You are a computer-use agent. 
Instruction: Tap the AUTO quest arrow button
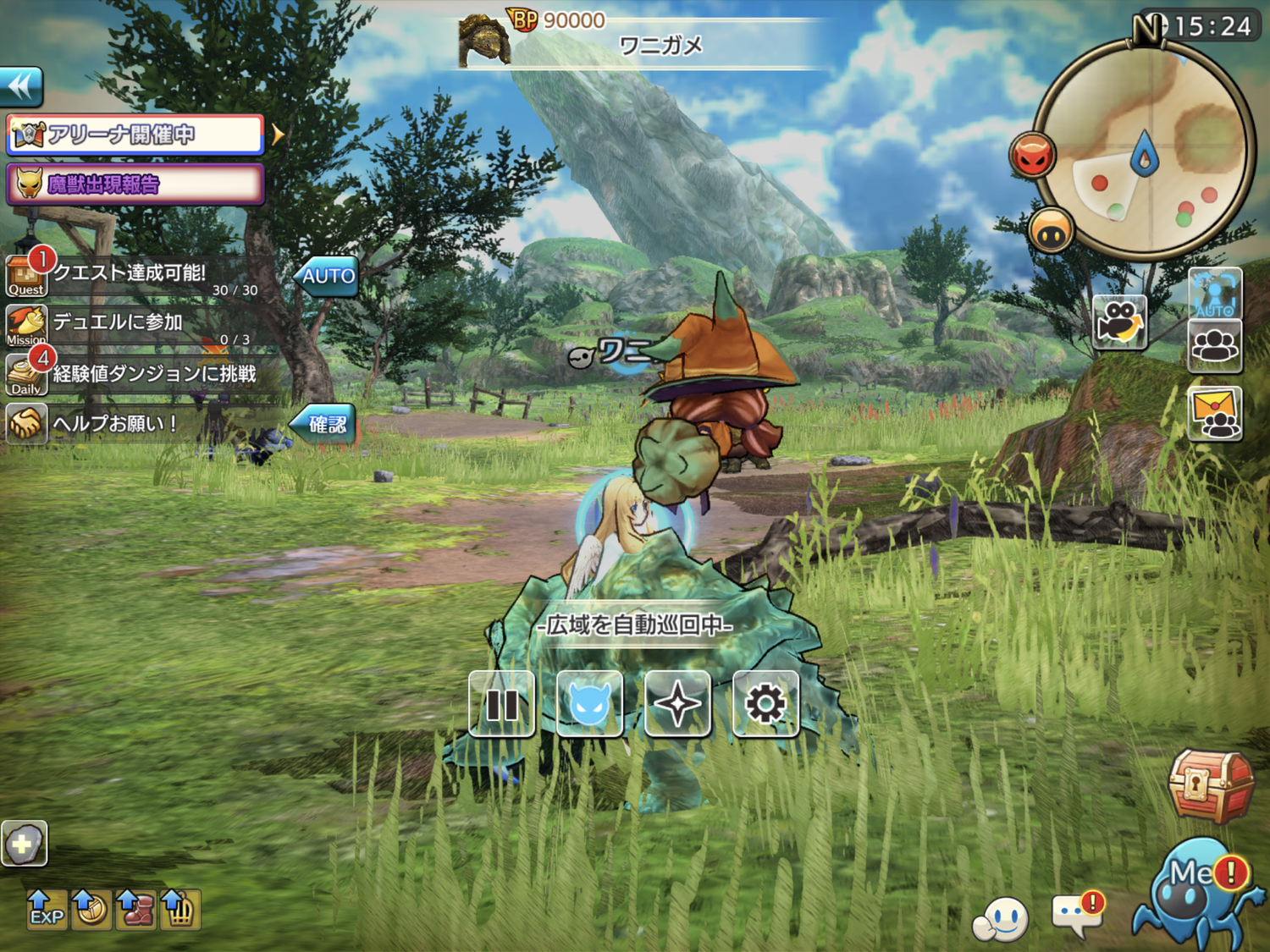click(328, 276)
